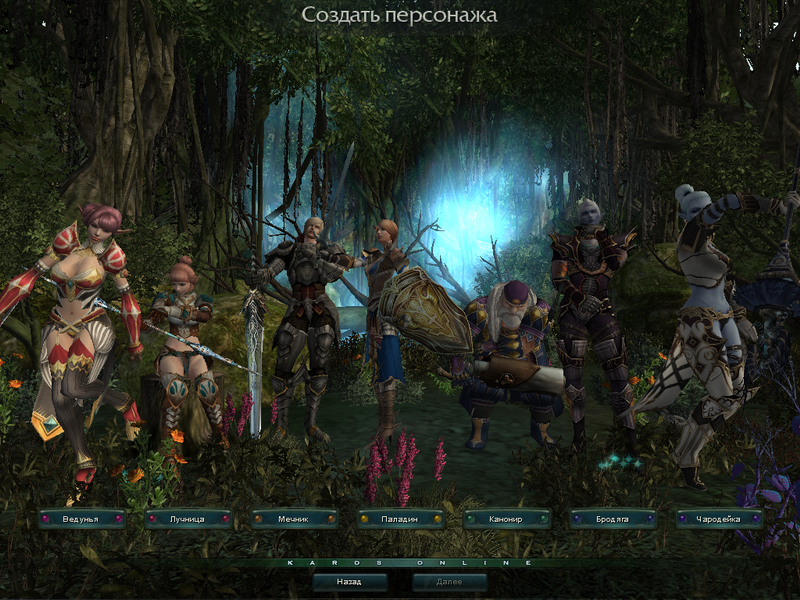Select the Бродяга class
800x600 pixels.
pos(613,519)
